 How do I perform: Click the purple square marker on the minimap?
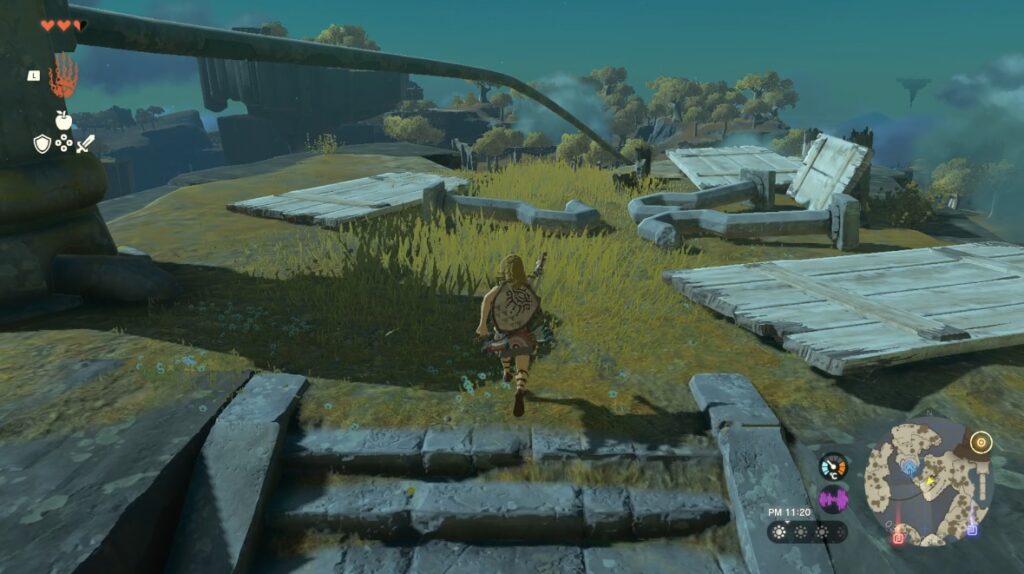coord(972,529)
